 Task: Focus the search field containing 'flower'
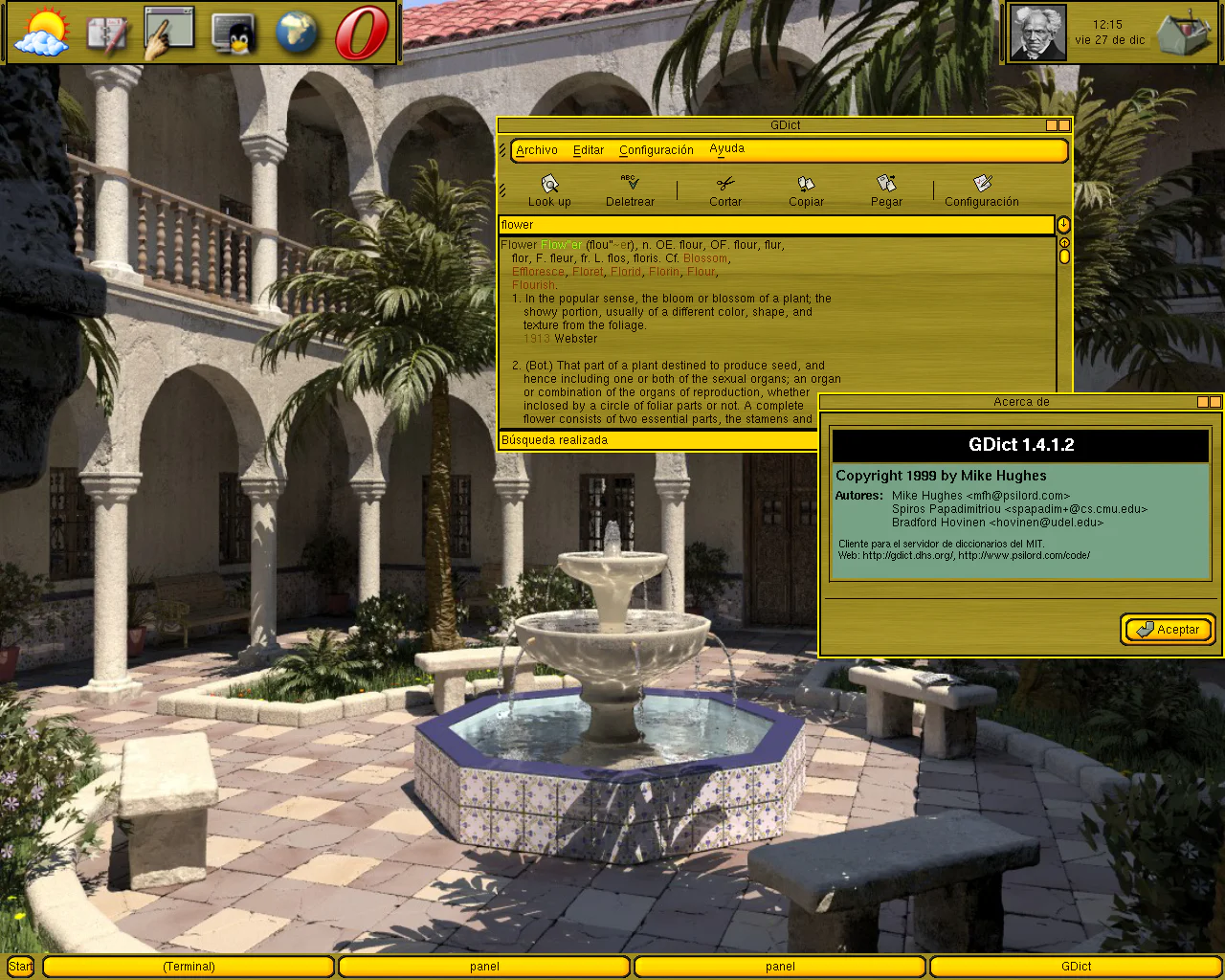775,225
